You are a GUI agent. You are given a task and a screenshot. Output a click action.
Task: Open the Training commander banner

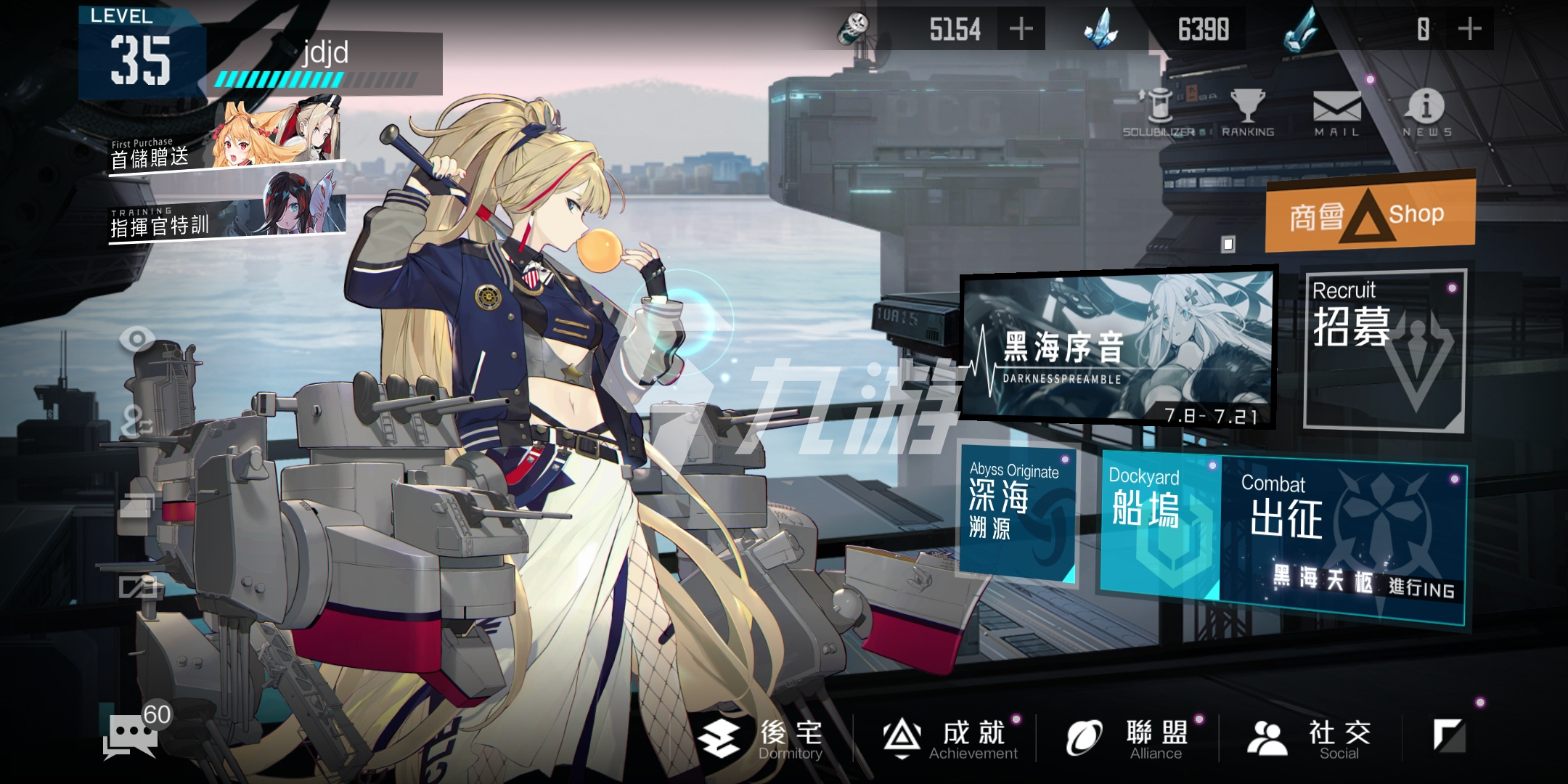click(x=226, y=209)
